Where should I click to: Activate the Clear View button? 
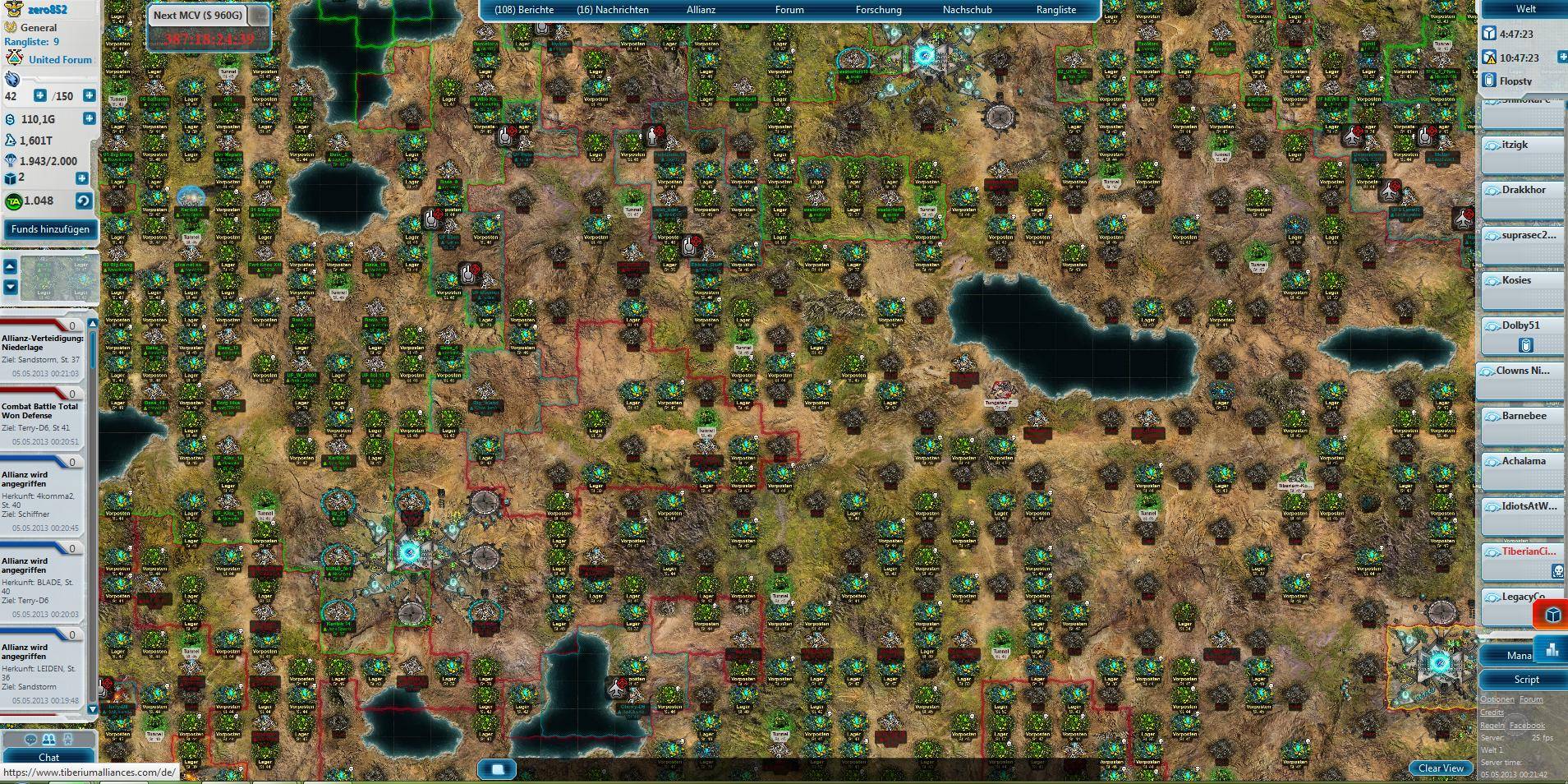click(1441, 768)
